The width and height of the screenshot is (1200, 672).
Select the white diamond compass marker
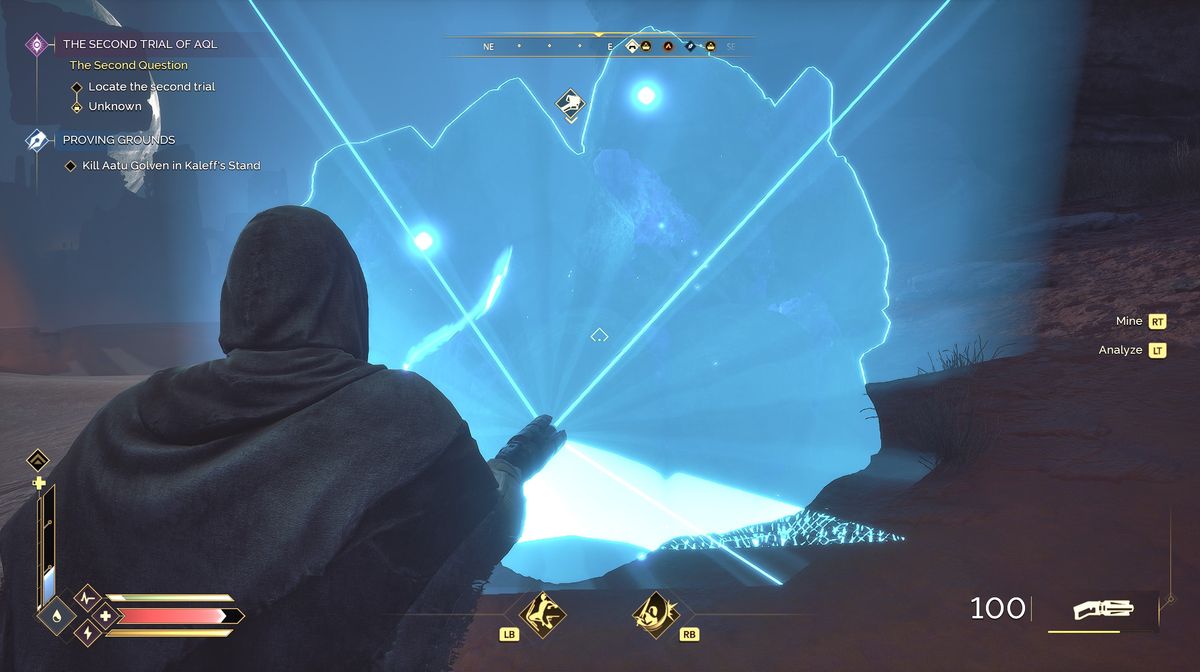tap(632, 46)
